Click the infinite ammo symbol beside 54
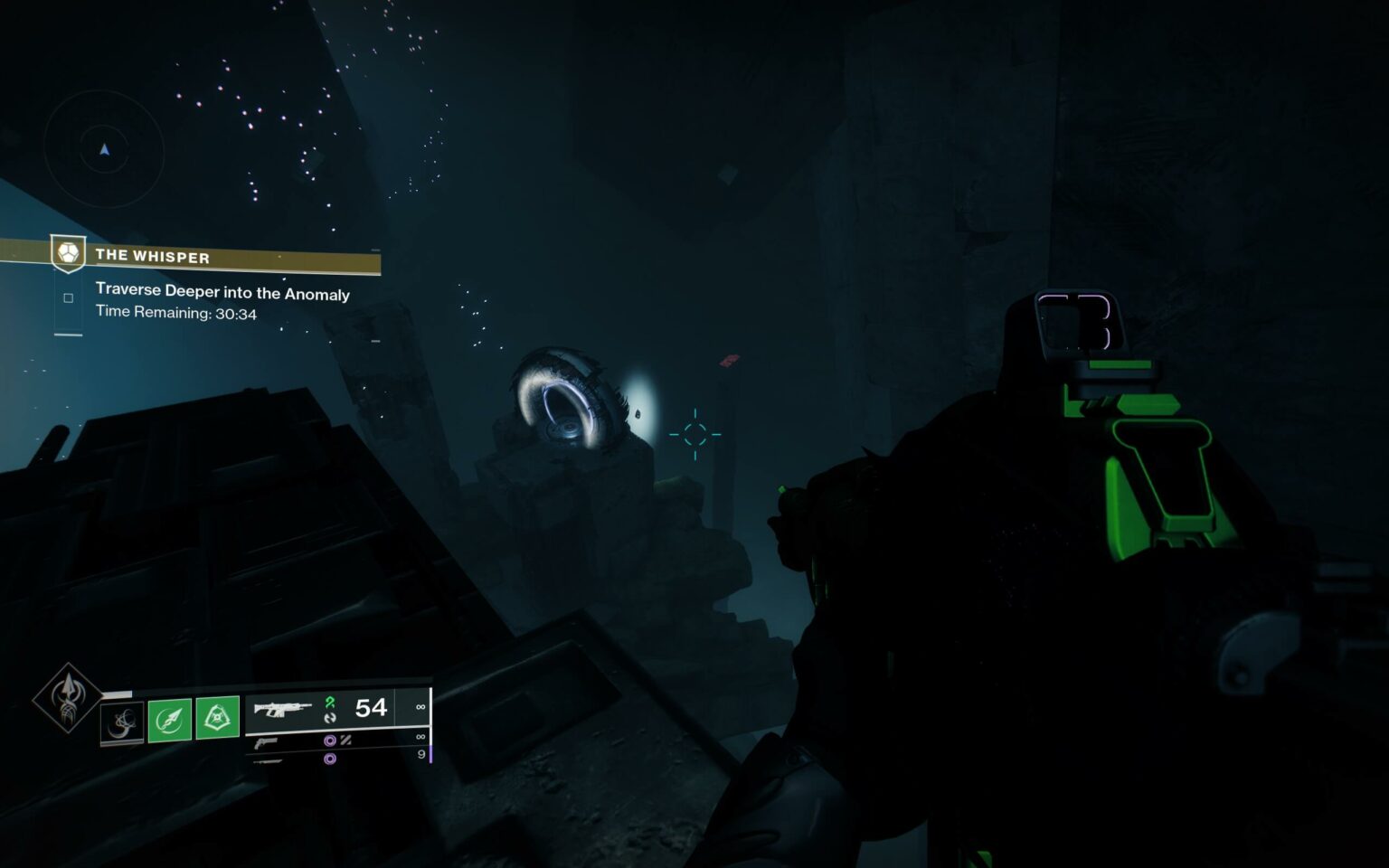This screenshot has height=868, width=1389. click(x=421, y=708)
